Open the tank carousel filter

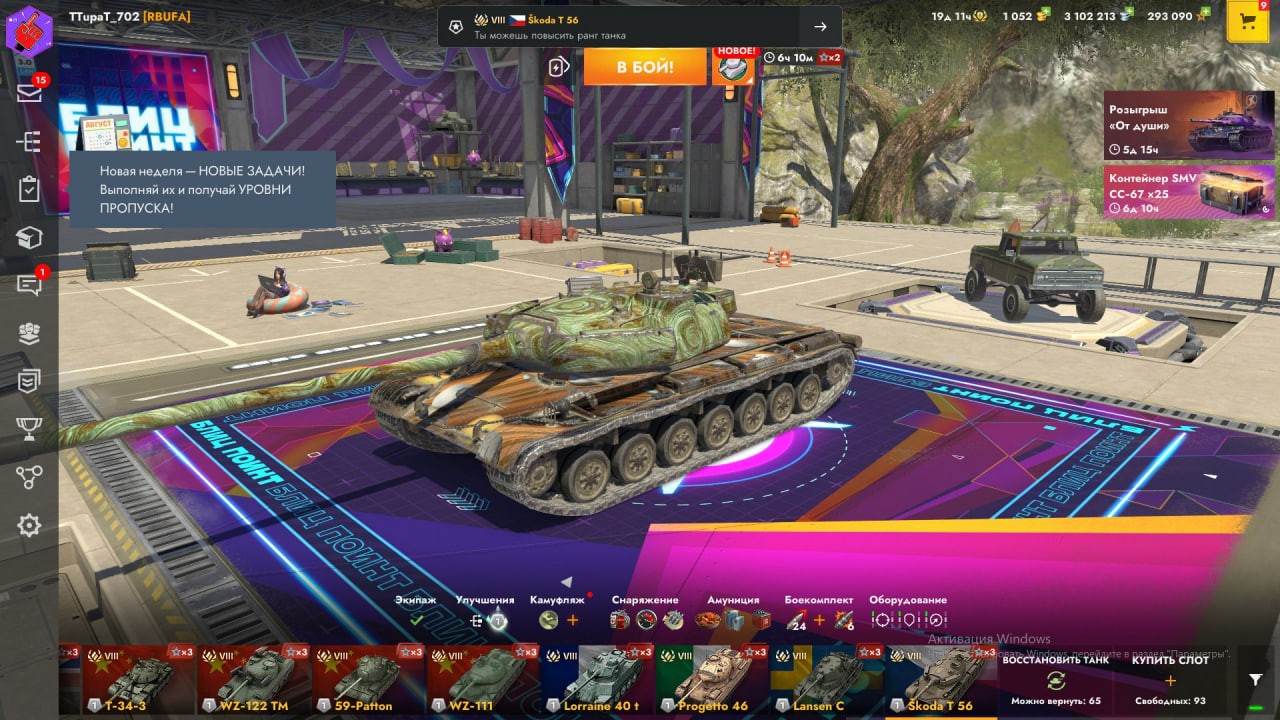[x=1256, y=679]
